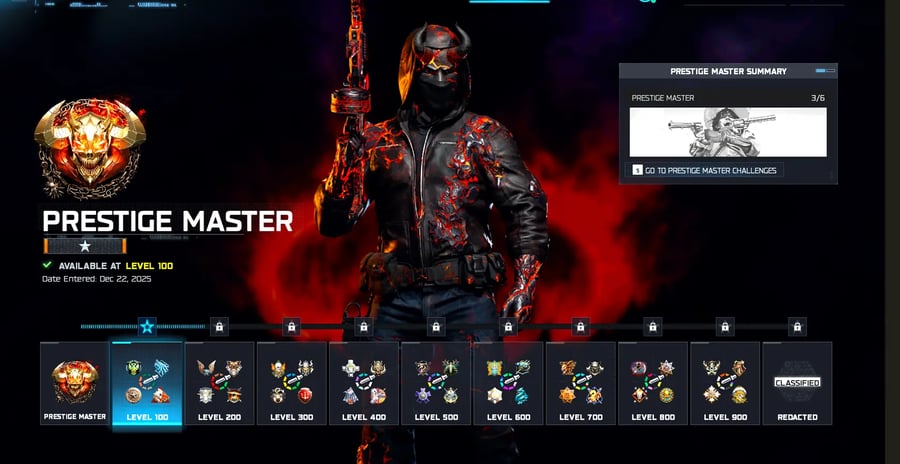The width and height of the screenshot is (900, 464).
Task: Open the Prestige Master summary banner image
Action: pos(727,133)
